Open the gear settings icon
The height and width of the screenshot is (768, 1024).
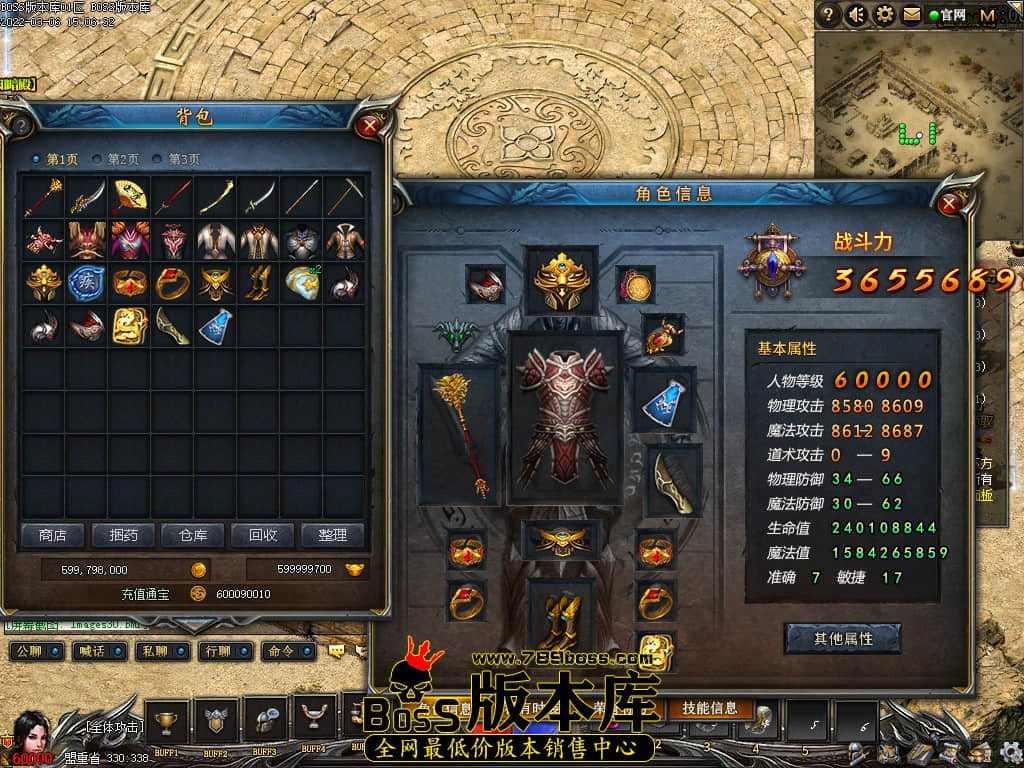click(x=885, y=15)
